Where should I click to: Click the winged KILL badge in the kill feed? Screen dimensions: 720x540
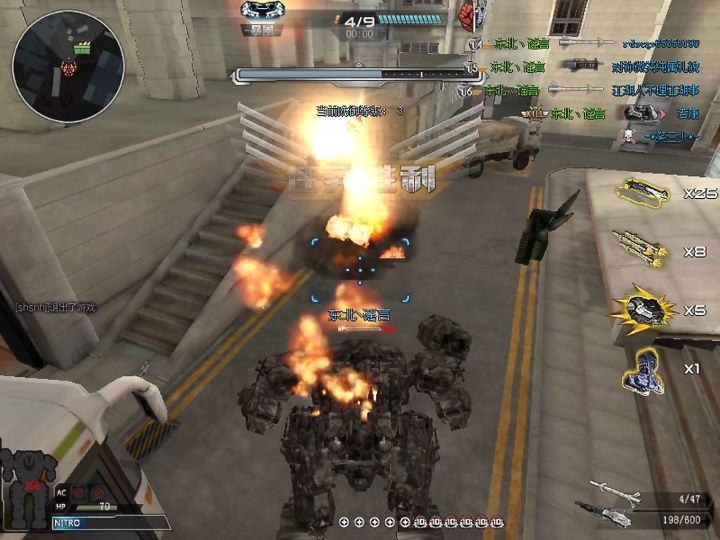pyautogui.click(x=535, y=114)
